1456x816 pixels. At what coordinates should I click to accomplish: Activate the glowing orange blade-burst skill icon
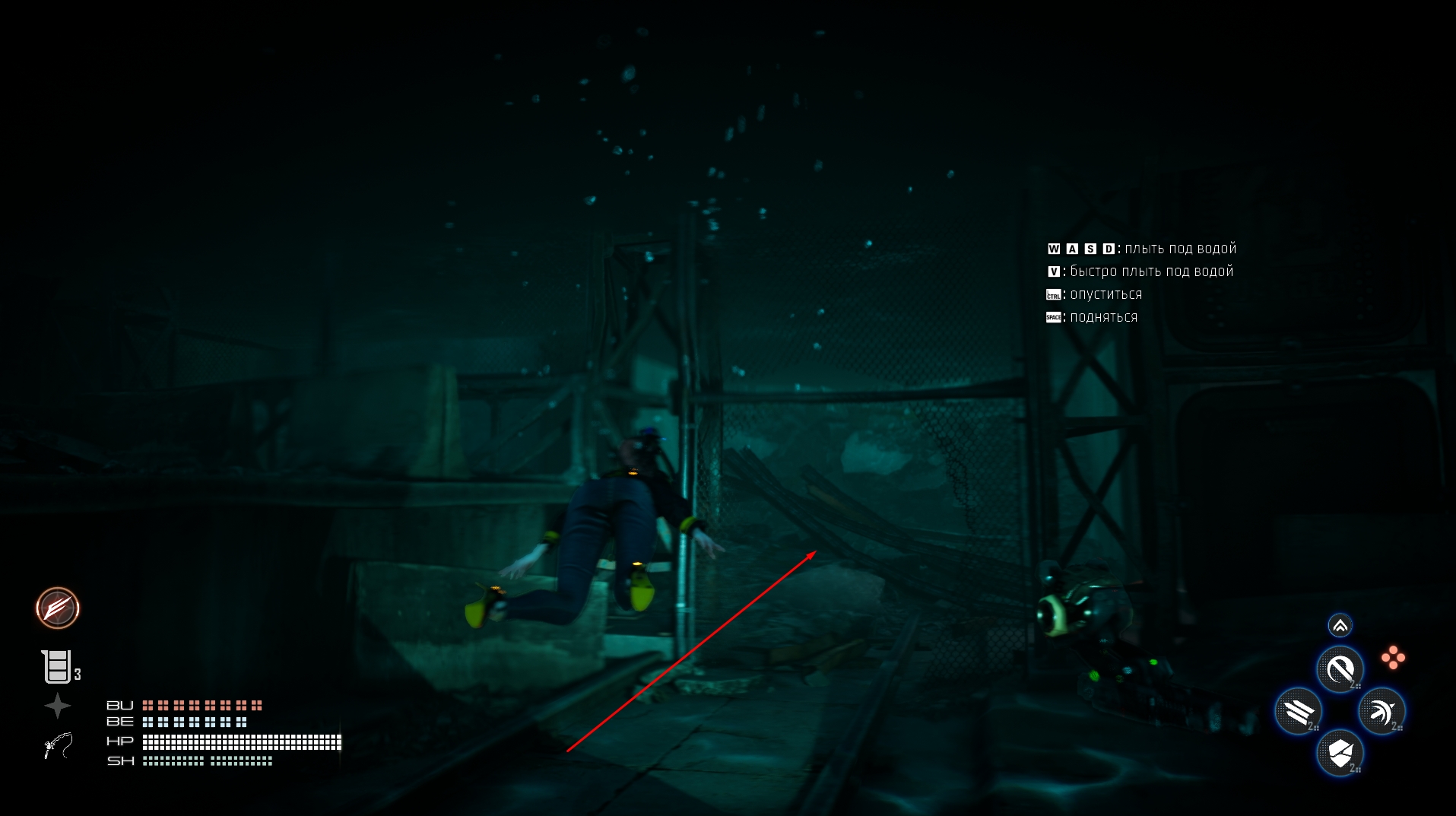(58, 608)
